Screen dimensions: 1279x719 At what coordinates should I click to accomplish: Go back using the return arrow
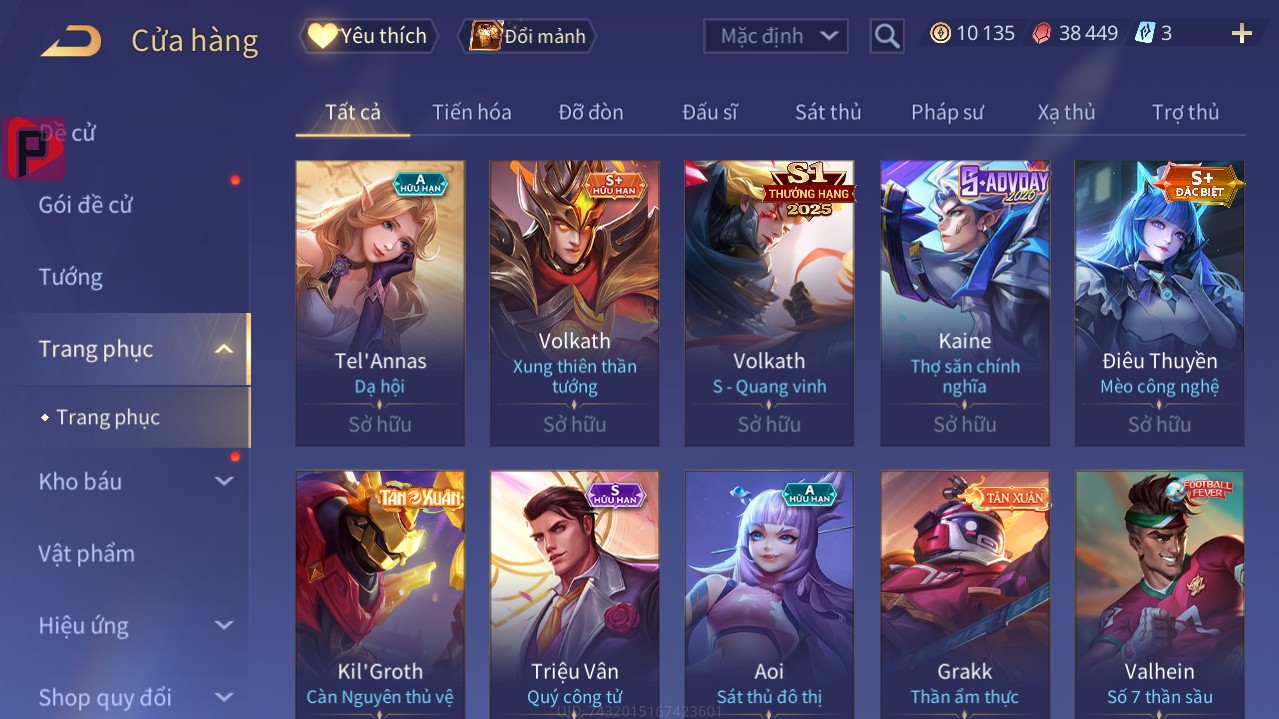71,41
